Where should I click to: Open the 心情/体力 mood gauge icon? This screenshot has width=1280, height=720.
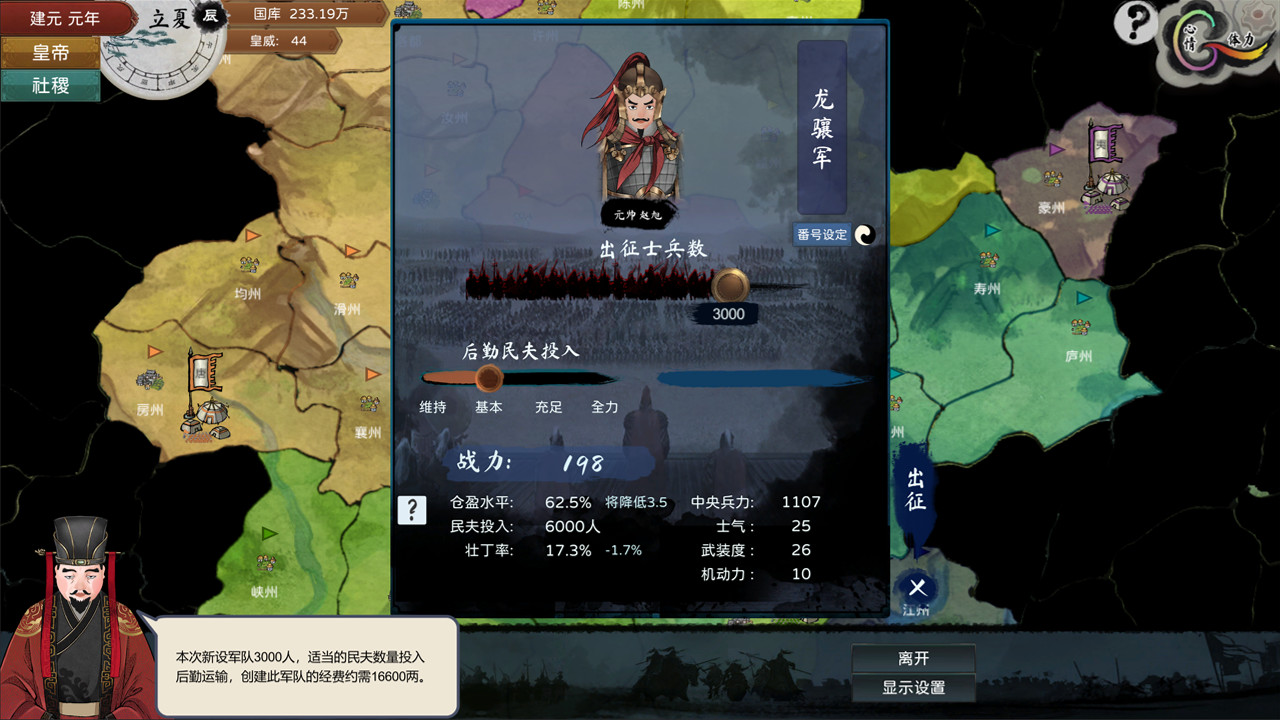1200,40
